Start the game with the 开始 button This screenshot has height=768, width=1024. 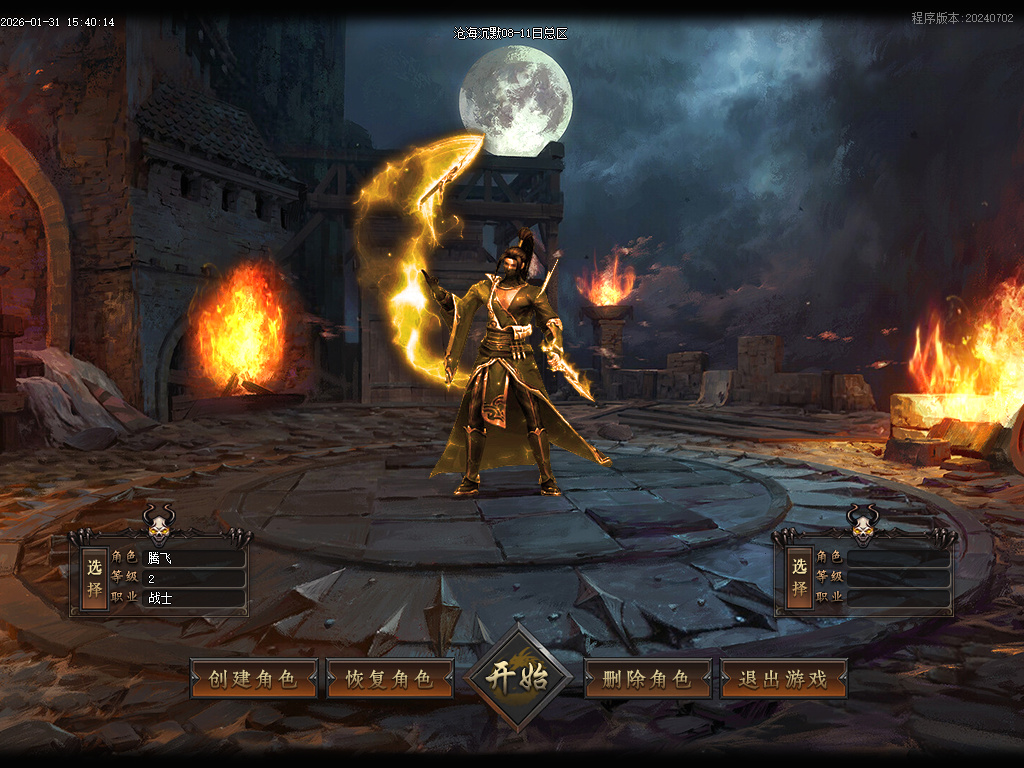(517, 677)
